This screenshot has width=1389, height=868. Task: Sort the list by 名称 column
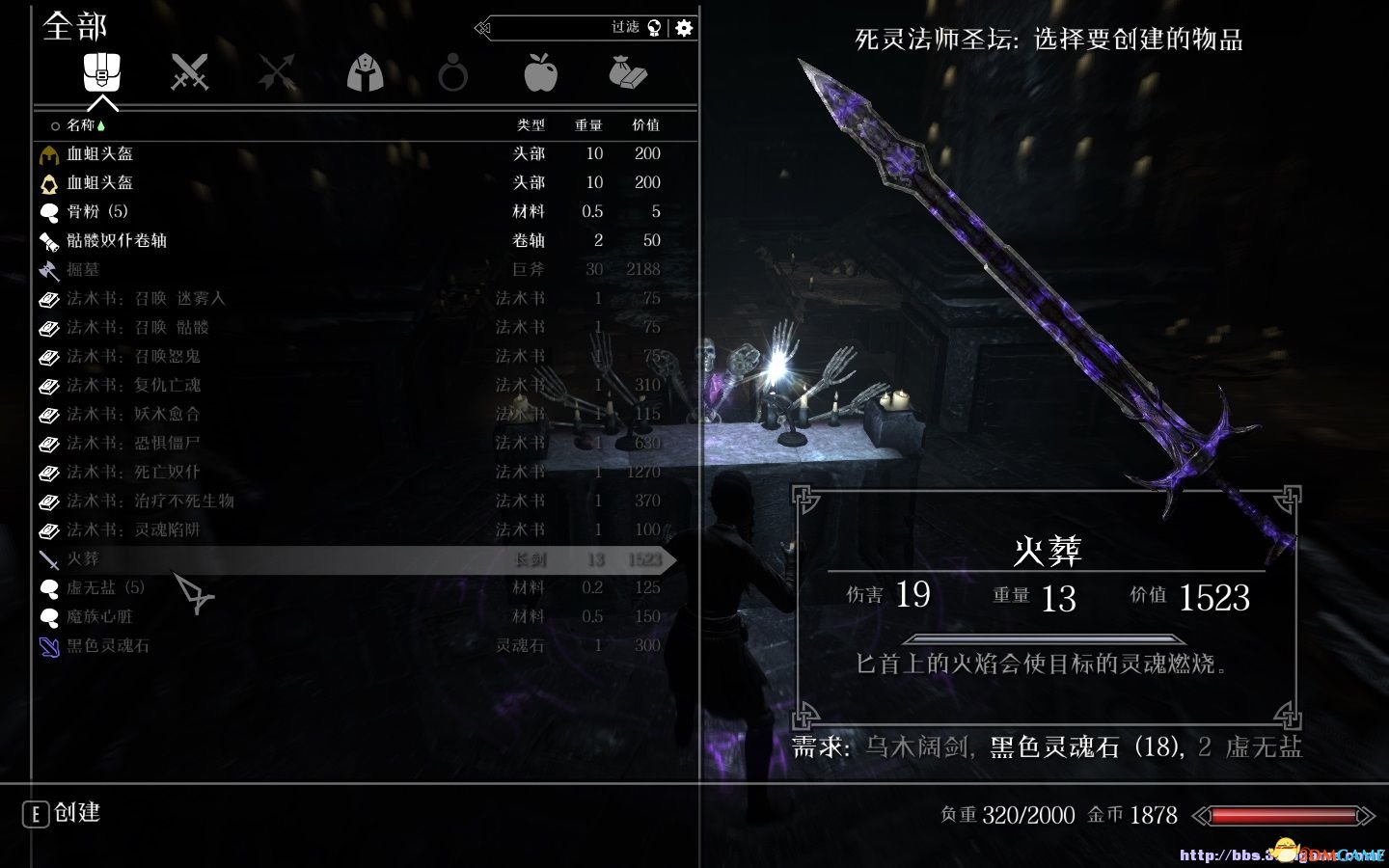tap(80, 125)
